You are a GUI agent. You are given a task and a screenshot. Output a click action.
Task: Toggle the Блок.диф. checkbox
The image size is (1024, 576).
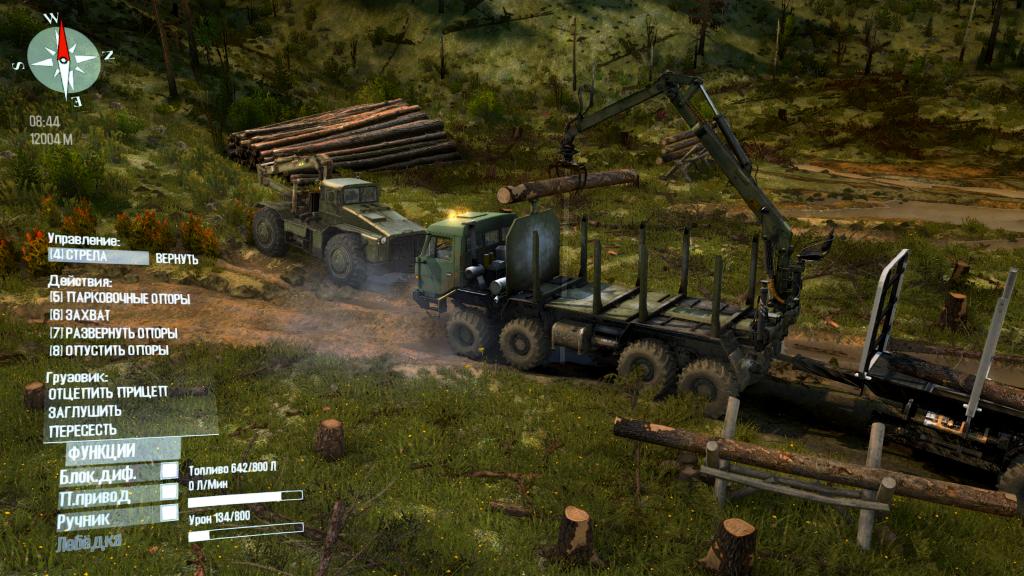[170, 471]
